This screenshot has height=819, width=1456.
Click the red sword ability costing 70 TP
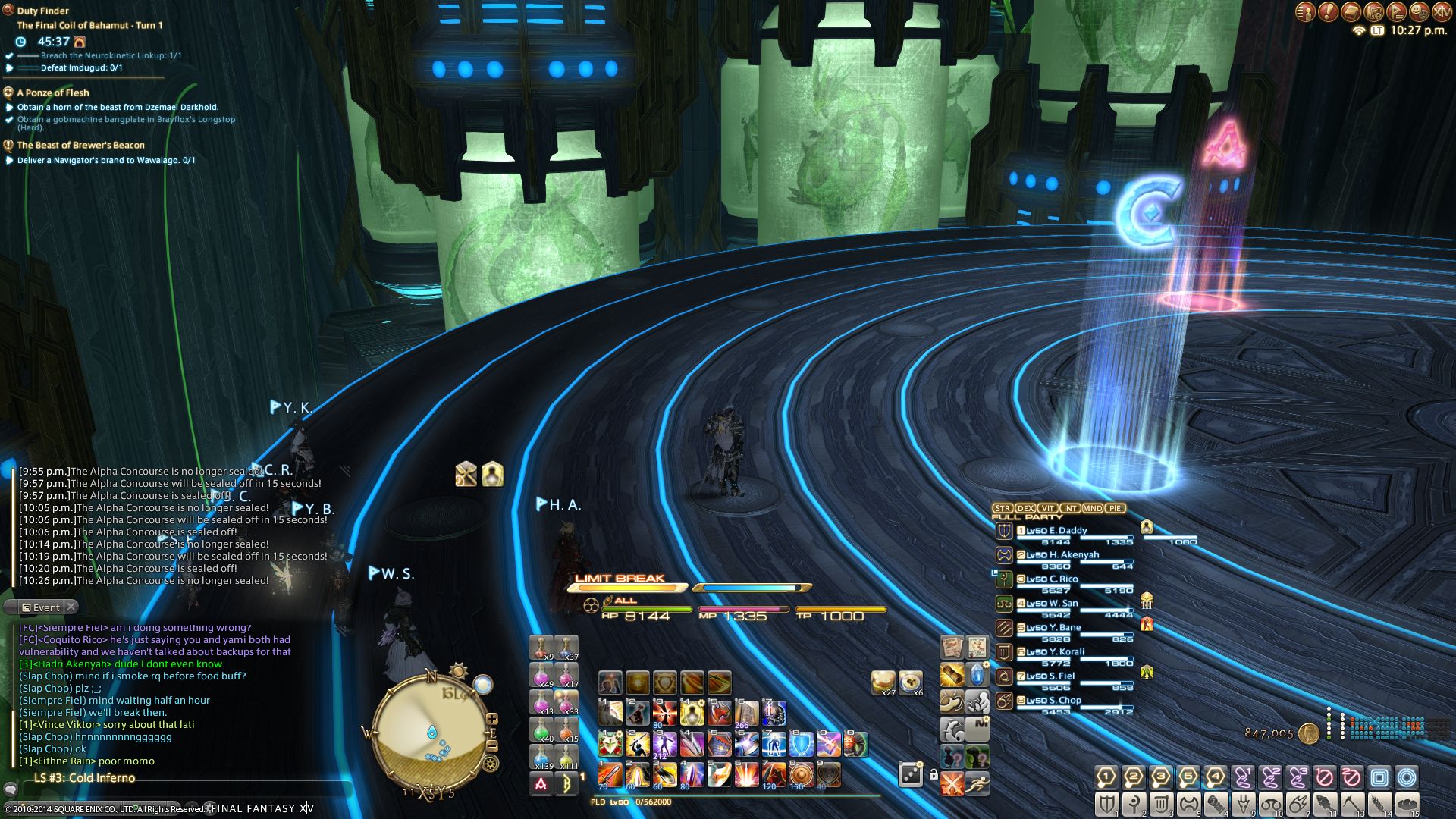610,774
